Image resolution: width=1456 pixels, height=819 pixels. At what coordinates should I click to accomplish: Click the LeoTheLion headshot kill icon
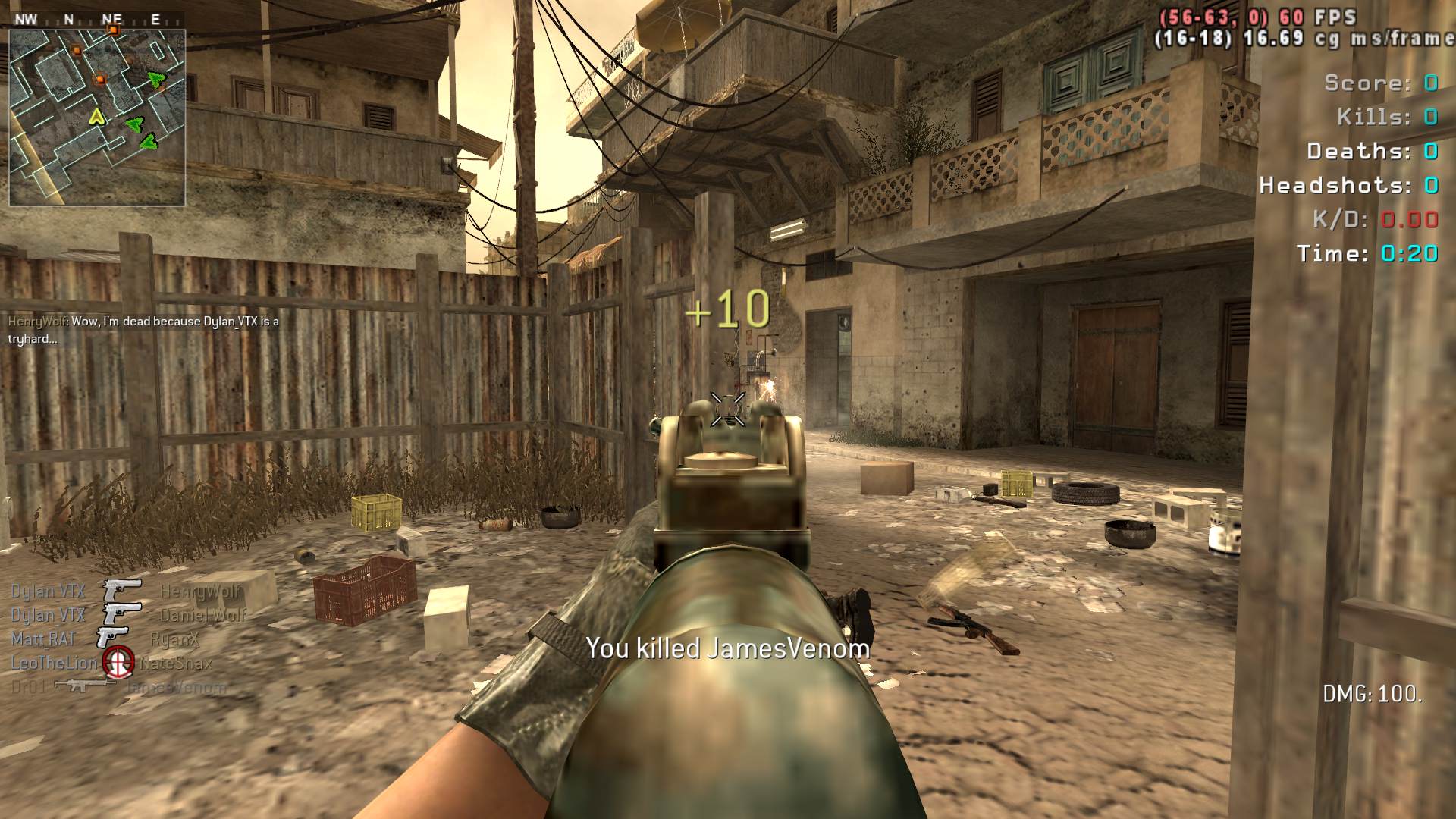(x=118, y=662)
